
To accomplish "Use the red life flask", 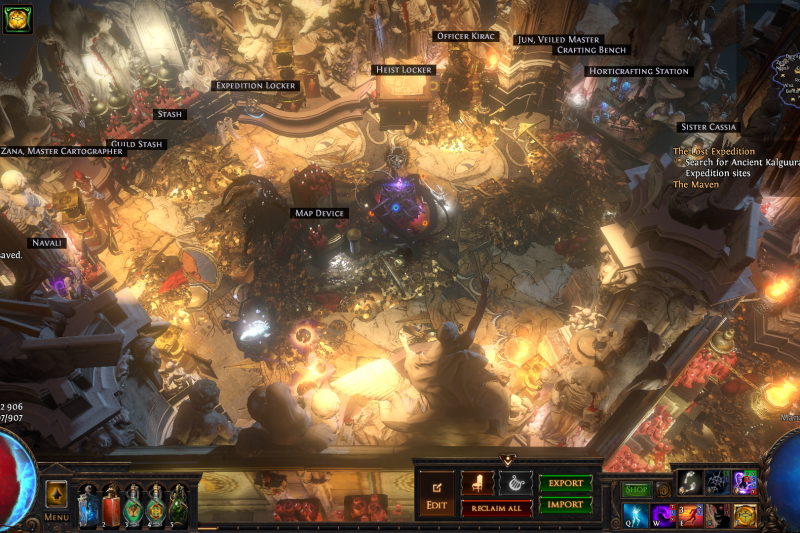I will pos(111,505).
